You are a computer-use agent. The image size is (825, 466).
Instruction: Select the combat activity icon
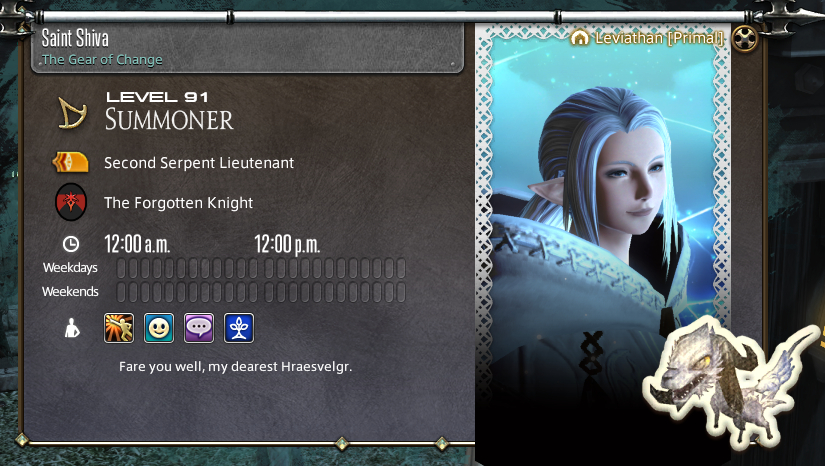click(x=119, y=327)
